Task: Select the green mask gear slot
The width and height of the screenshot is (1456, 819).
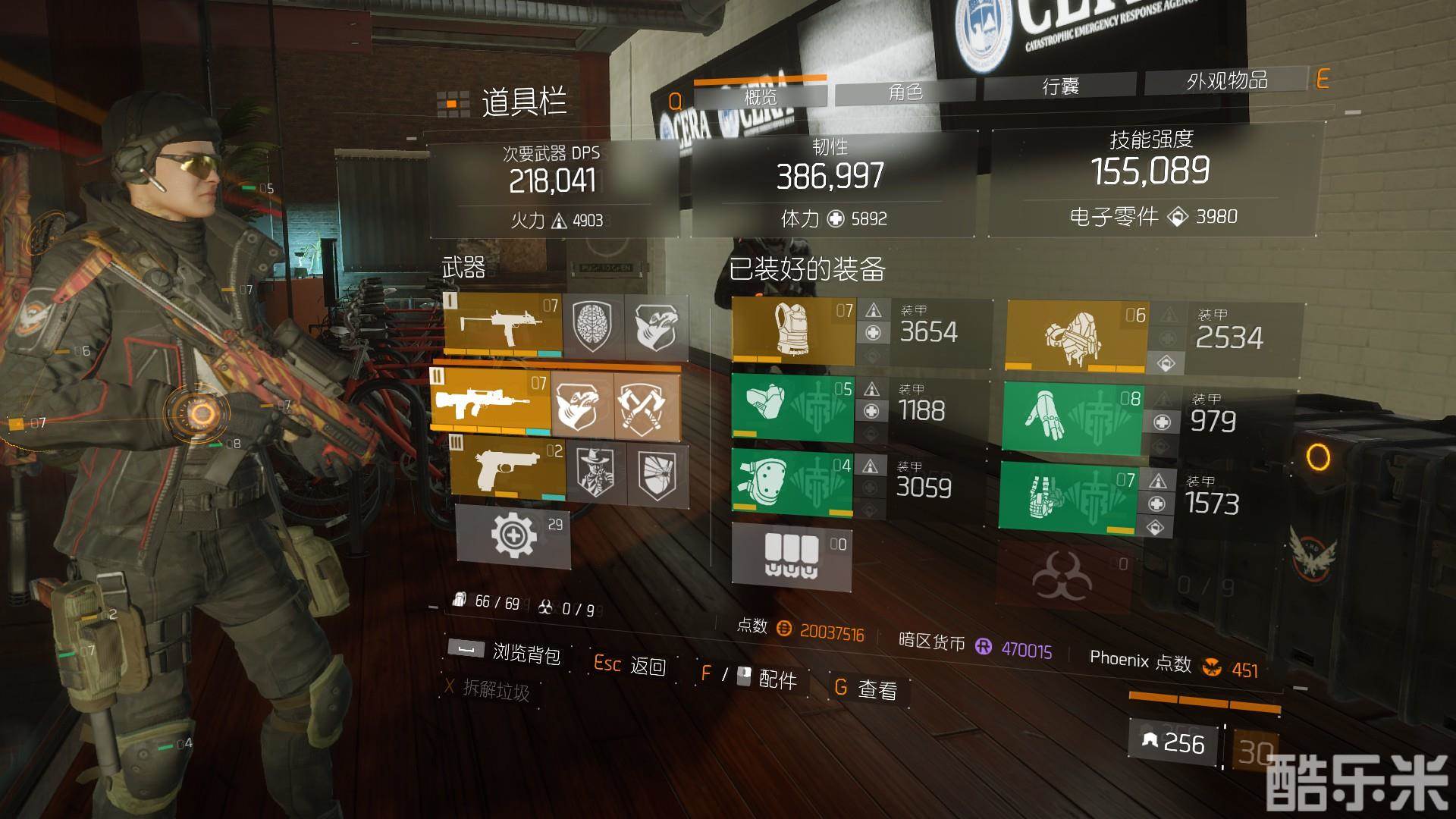Action: 792,406
